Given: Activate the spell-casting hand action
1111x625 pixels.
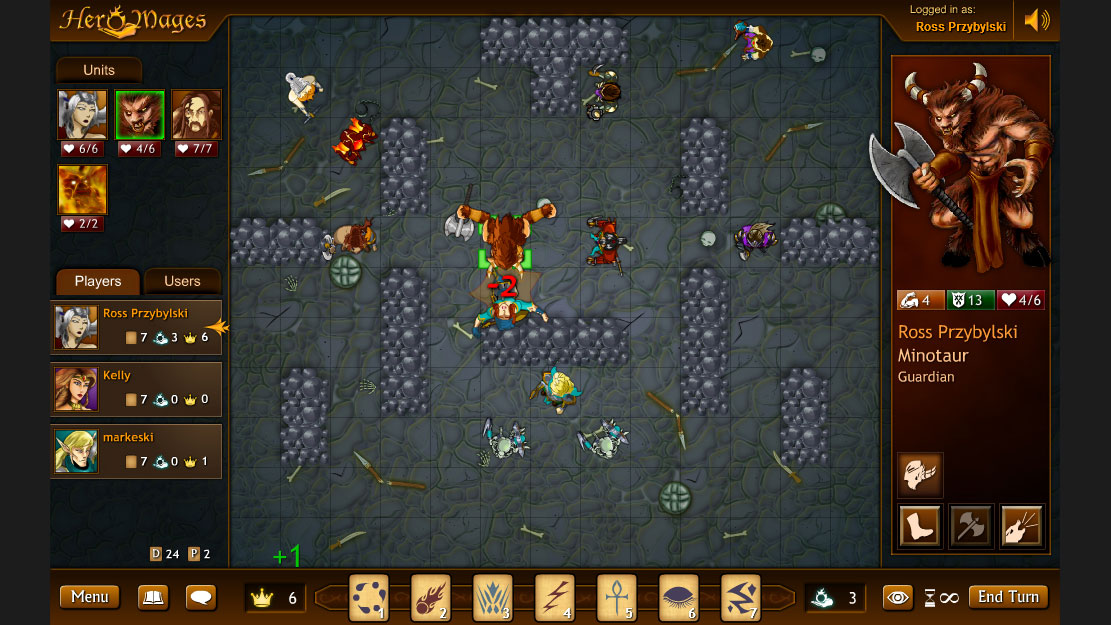Looking at the screenshot, I should point(1021,526).
